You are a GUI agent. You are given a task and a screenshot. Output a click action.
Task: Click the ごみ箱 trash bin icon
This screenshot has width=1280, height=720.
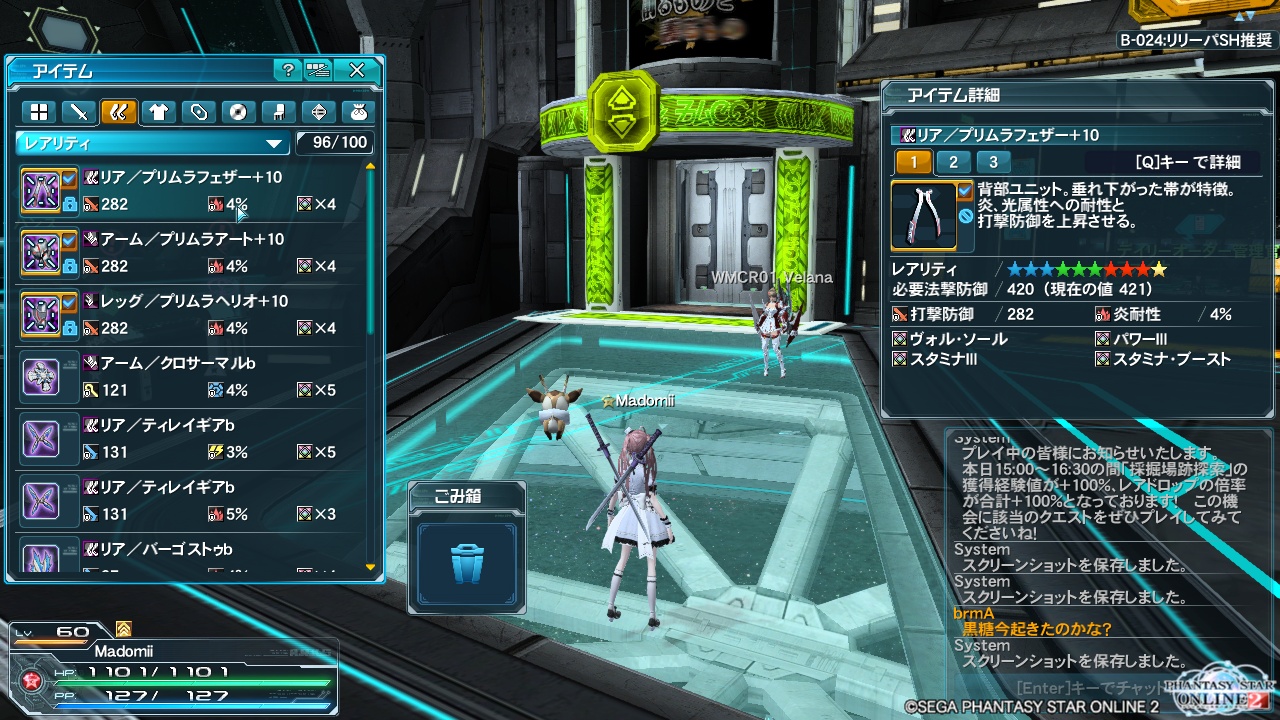[467, 564]
